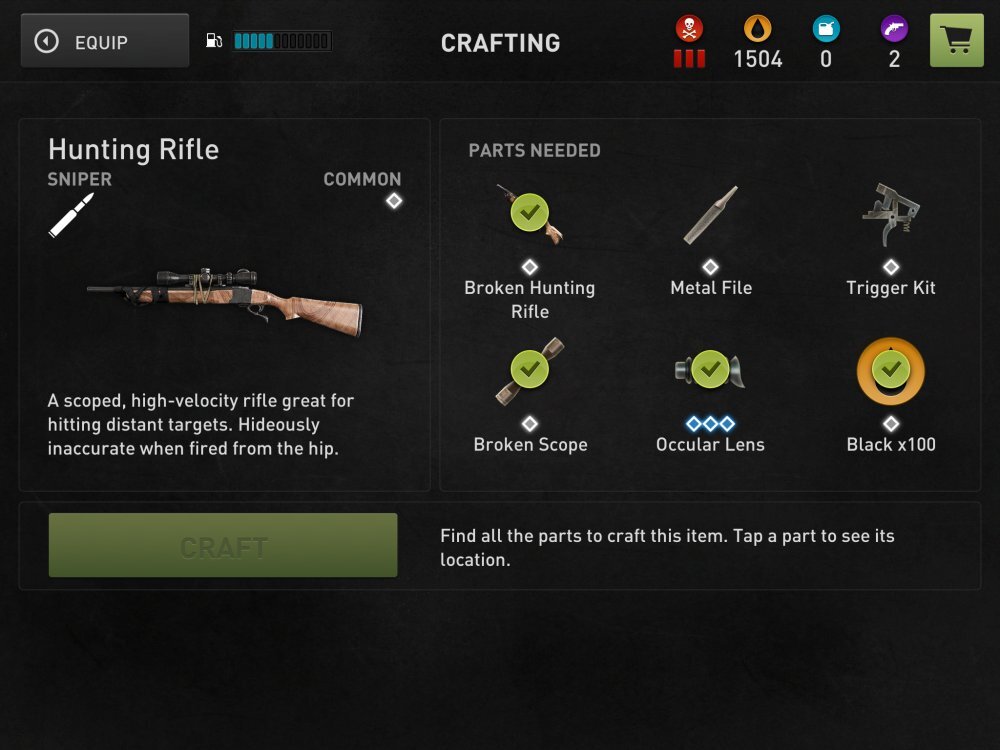
Task: Show the Metal File part location
Action: (x=710, y=216)
